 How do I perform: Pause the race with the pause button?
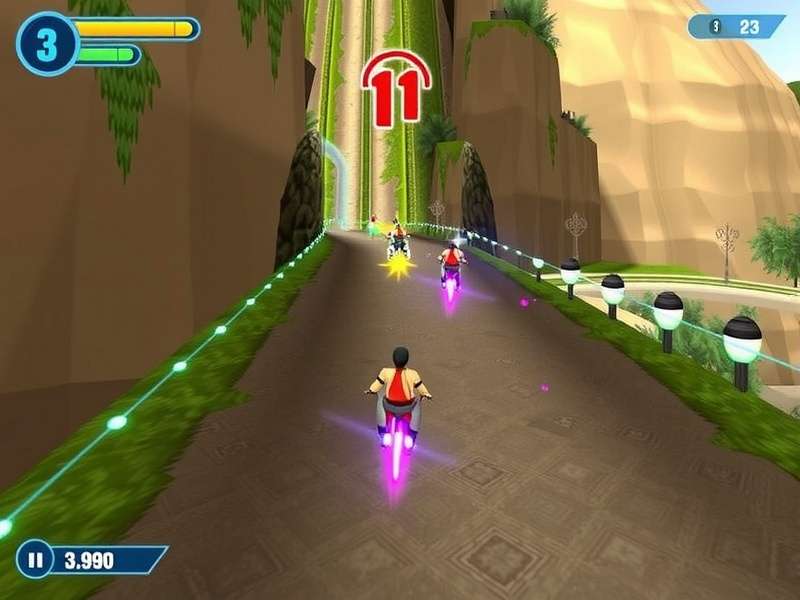(35, 560)
